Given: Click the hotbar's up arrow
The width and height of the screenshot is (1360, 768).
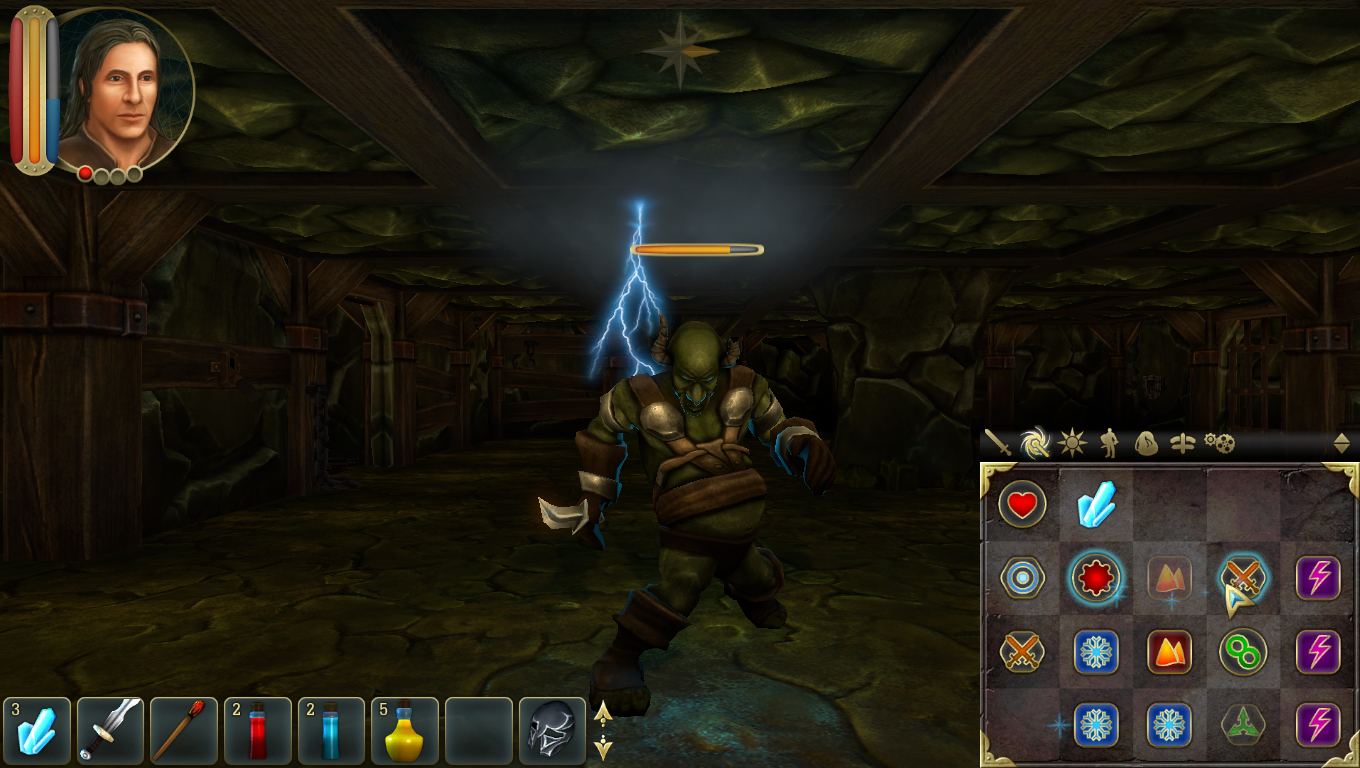Looking at the screenshot, I should point(603,713).
